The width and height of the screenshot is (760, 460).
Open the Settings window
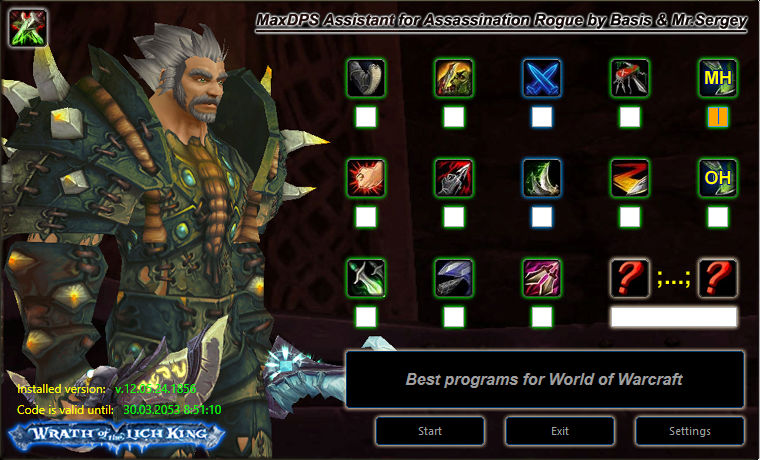click(689, 431)
